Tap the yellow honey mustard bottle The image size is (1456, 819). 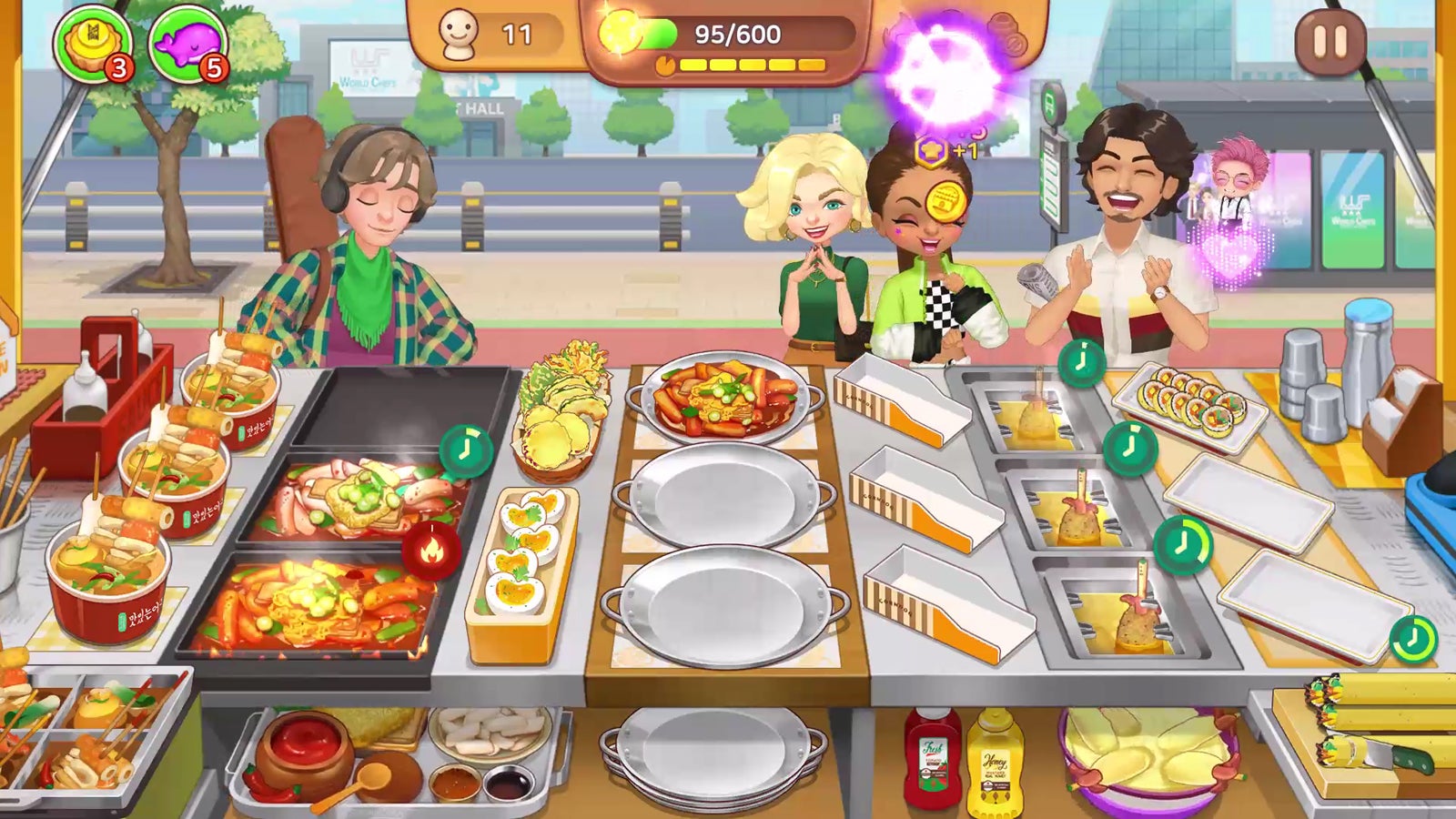994,763
